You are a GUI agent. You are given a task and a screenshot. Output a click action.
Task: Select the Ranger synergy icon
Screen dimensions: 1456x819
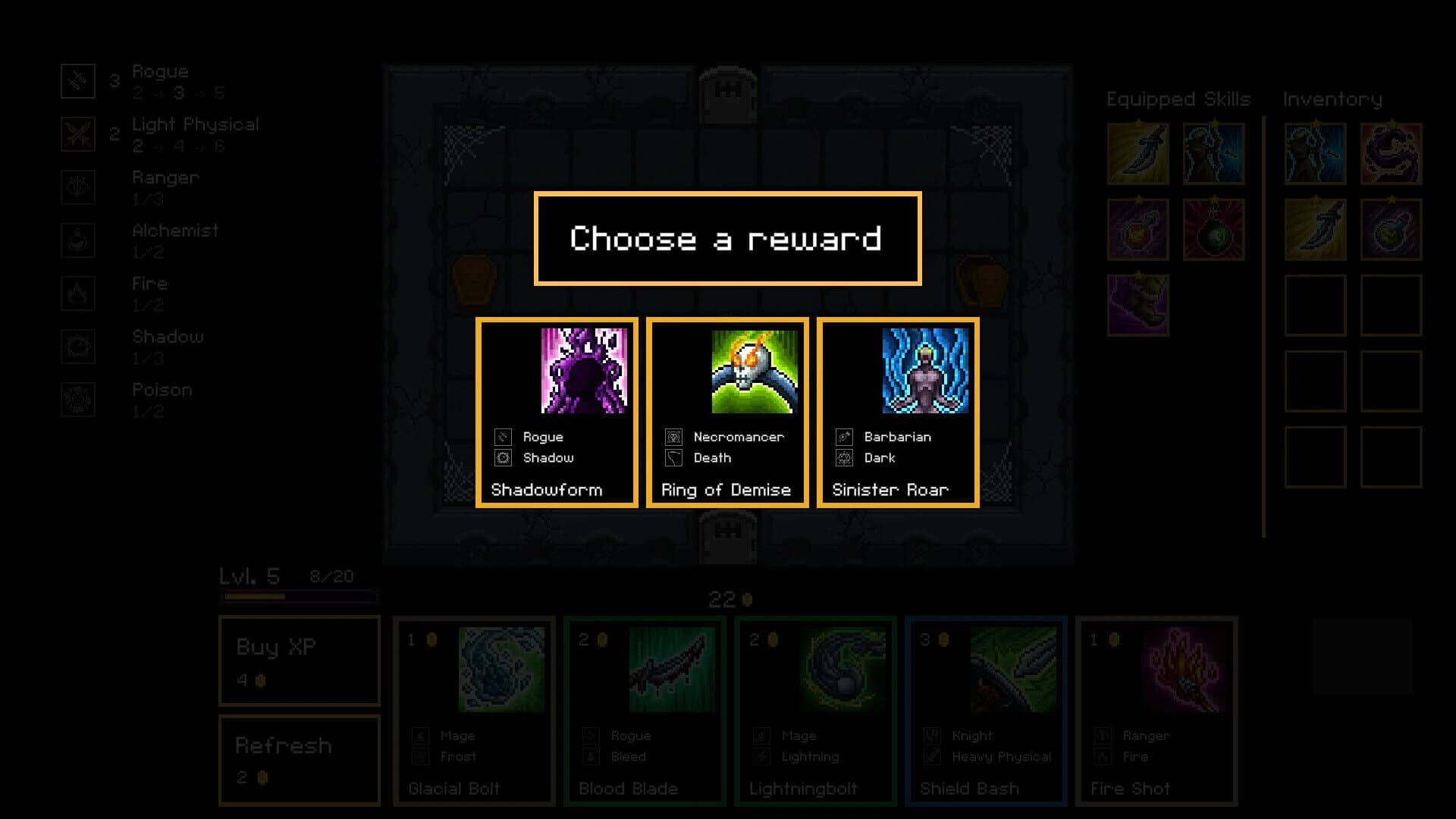[x=77, y=187]
